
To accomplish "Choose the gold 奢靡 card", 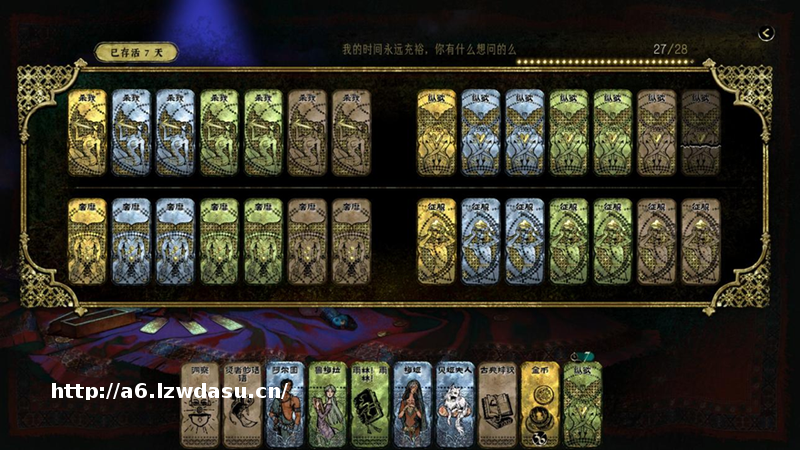I will 87,240.
